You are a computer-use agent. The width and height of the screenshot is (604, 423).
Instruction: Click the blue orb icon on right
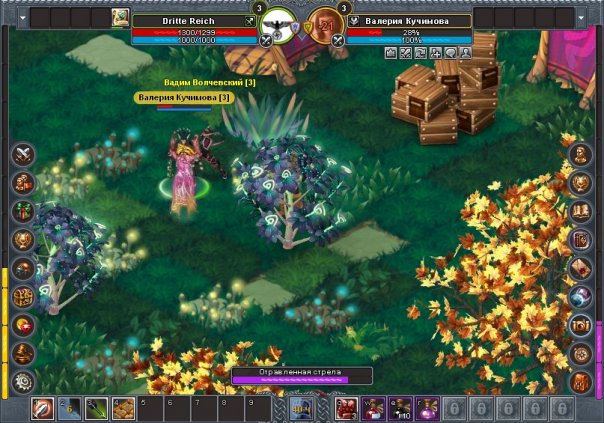coord(580,297)
